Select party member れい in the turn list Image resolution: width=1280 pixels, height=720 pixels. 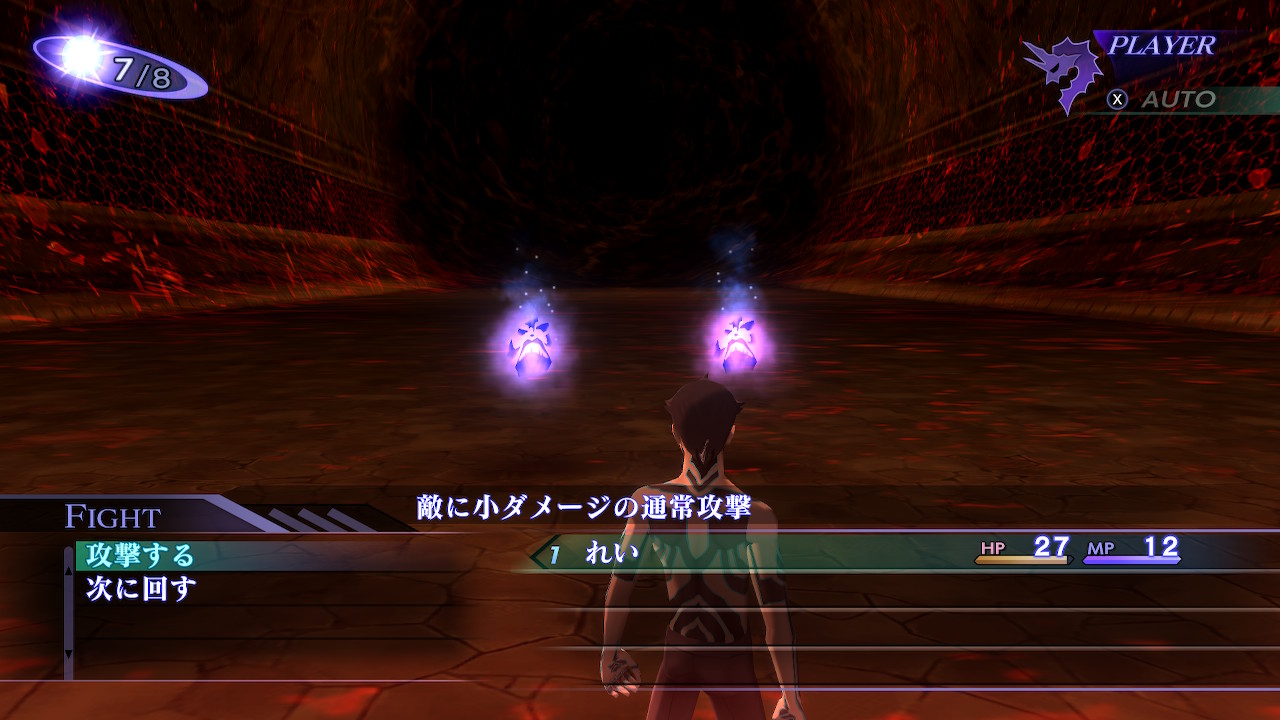point(612,552)
